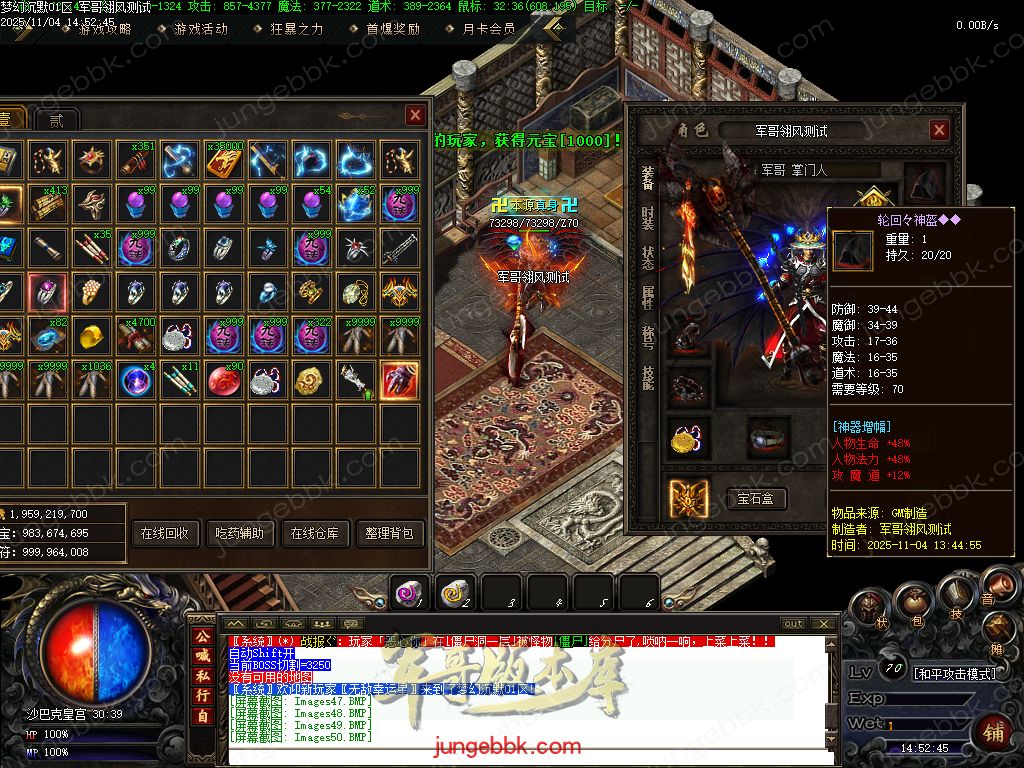The width and height of the screenshot is (1024, 768).
Task: Open the 月卡会员 monthly card menu
Action: click(488, 29)
